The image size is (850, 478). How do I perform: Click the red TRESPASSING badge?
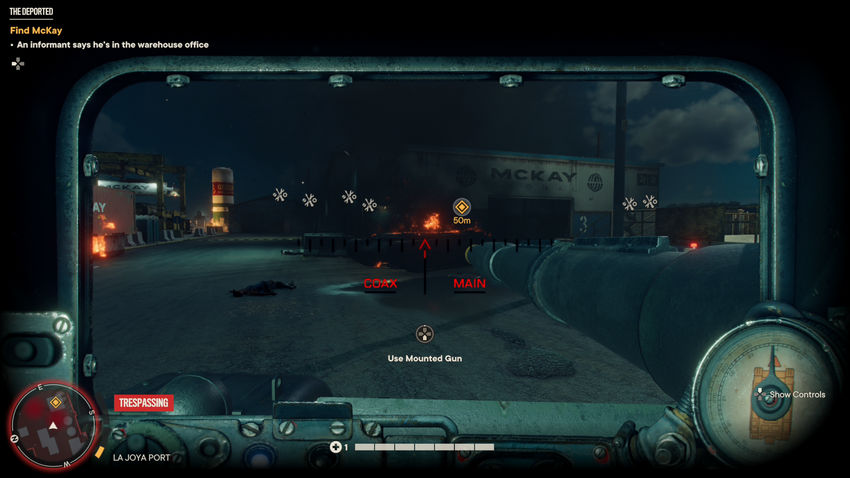(143, 403)
